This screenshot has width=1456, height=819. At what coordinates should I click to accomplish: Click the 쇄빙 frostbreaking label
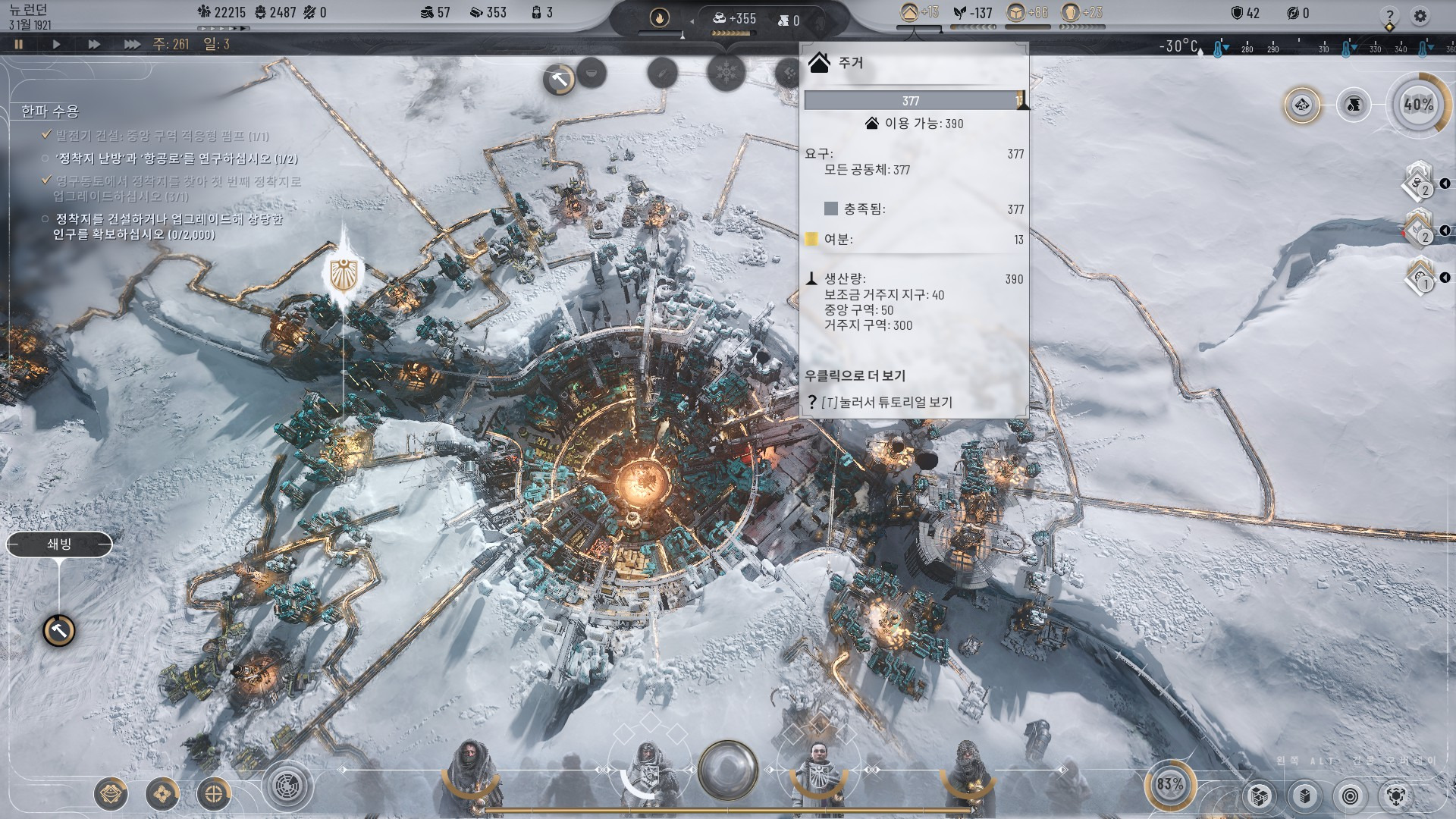tap(59, 544)
